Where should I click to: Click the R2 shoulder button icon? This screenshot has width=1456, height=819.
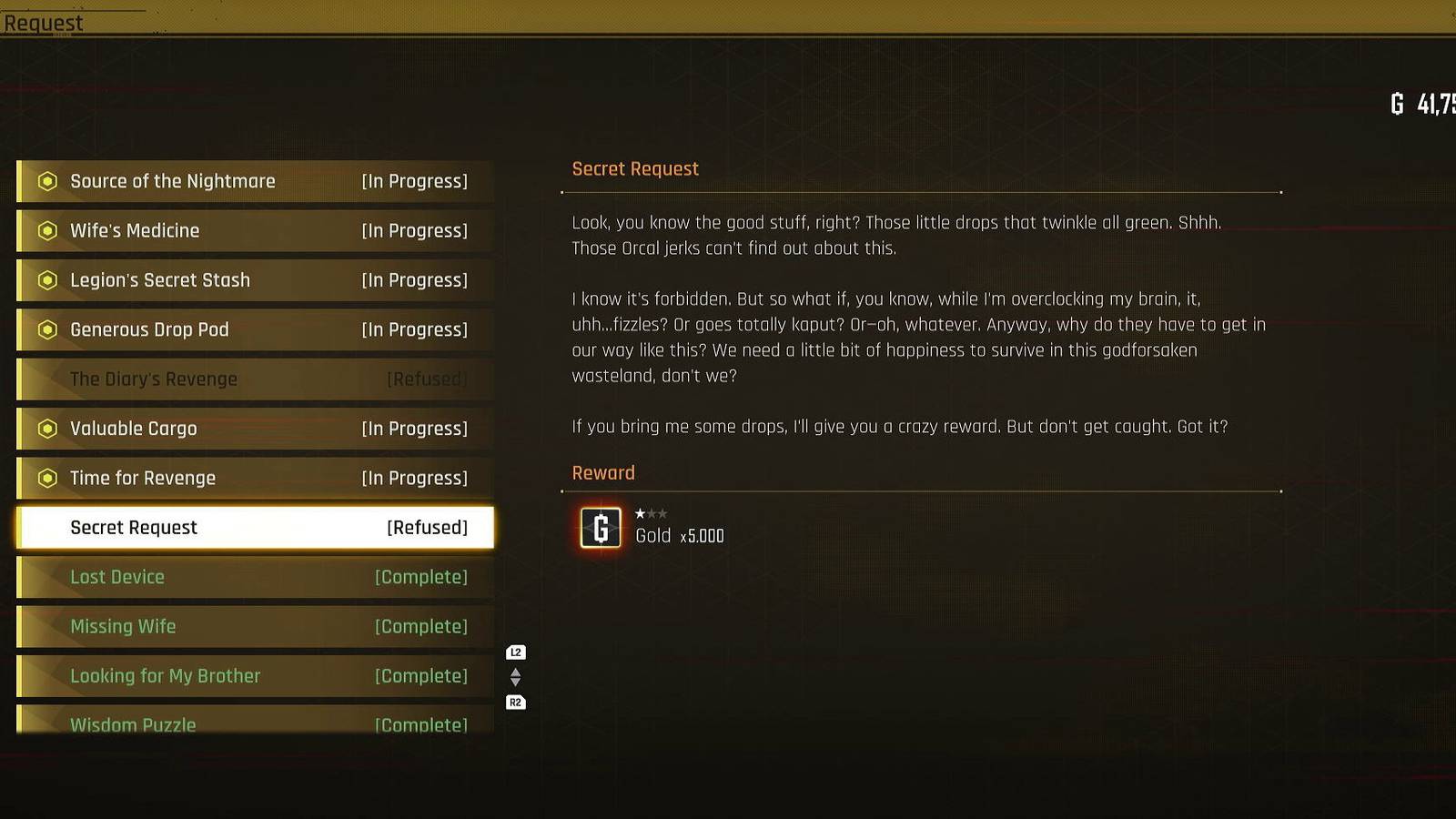click(x=515, y=702)
